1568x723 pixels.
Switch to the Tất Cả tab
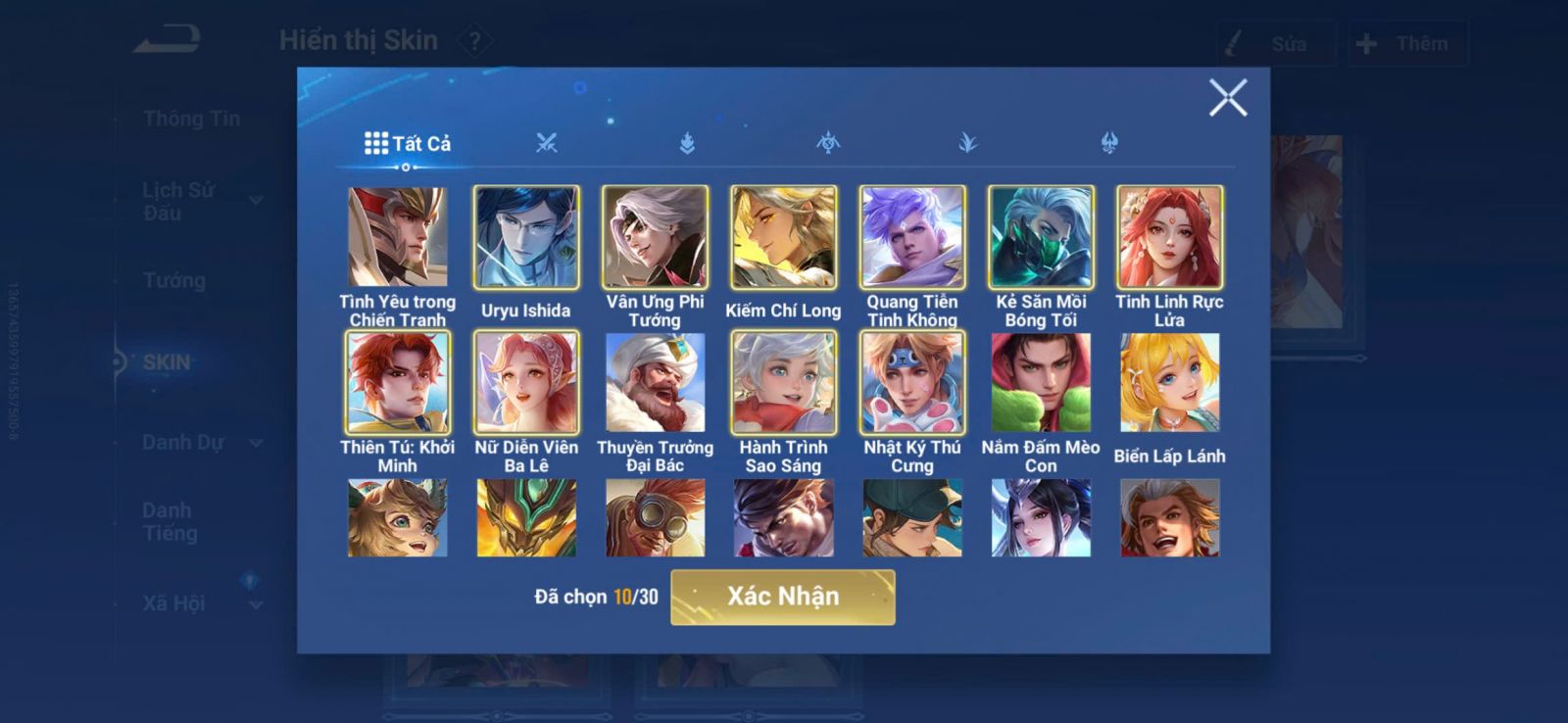point(408,144)
